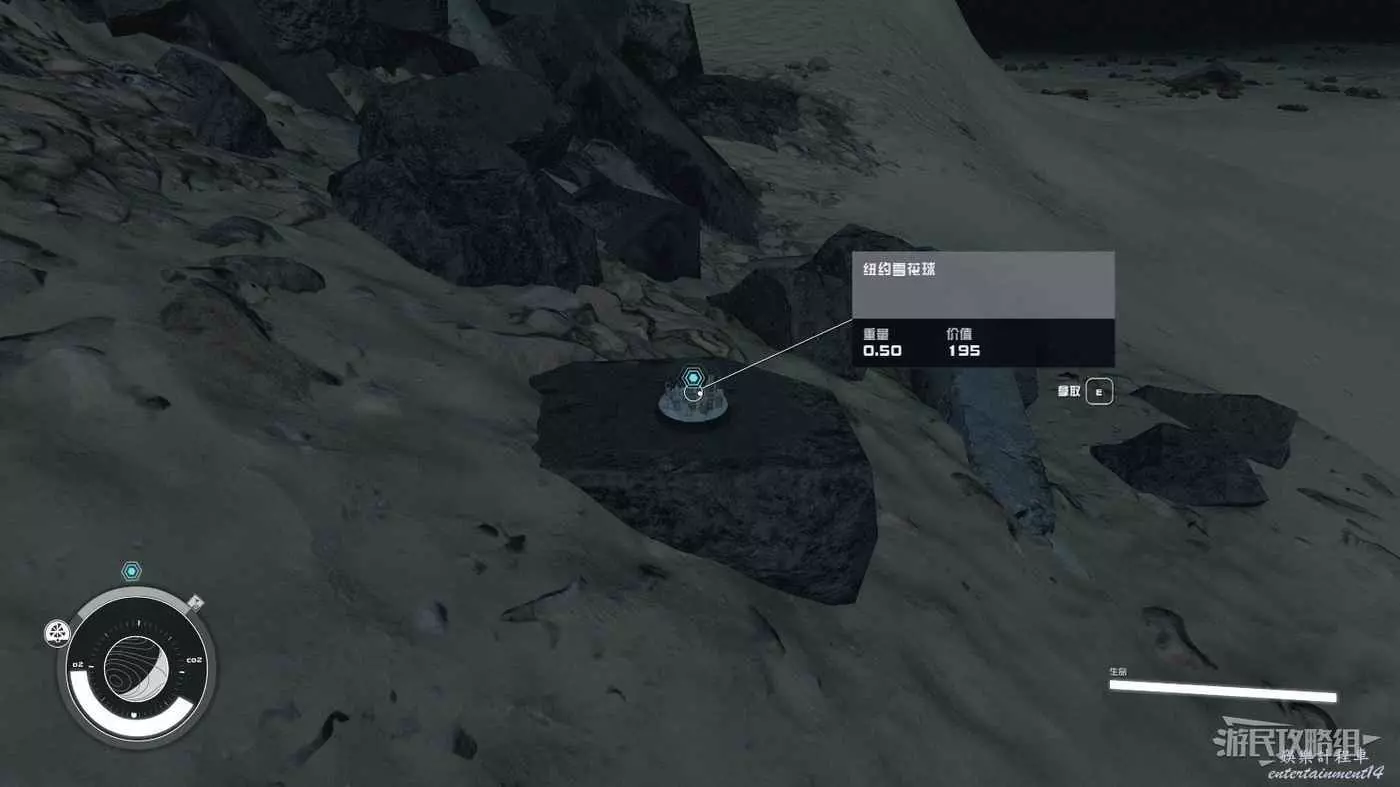The image size is (1400, 787).
Task: Click the round gravity icon on the compass rim
Action: pyautogui.click(x=57, y=633)
